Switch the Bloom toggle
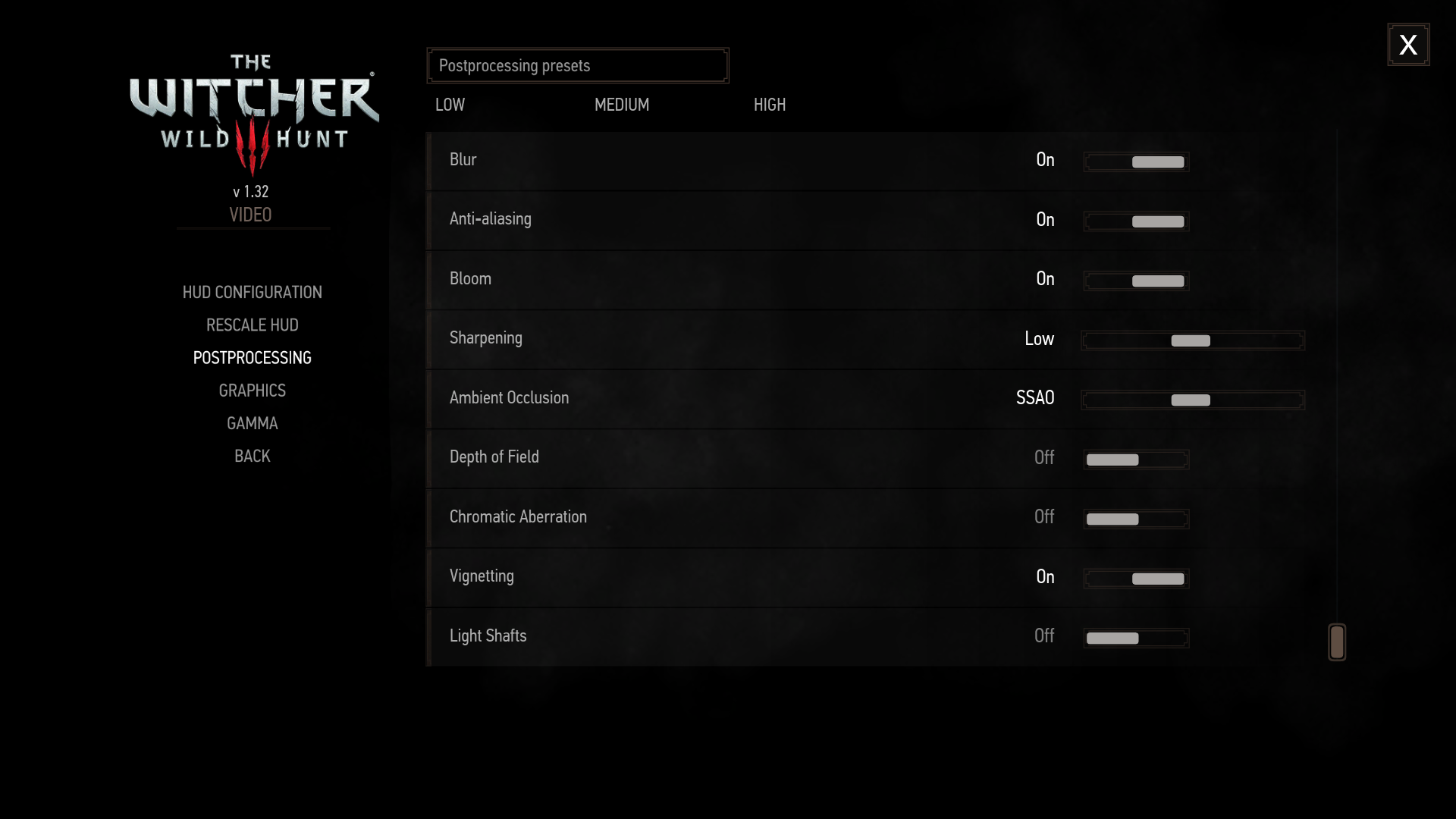The image size is (1456, 819). (1136, 281)
